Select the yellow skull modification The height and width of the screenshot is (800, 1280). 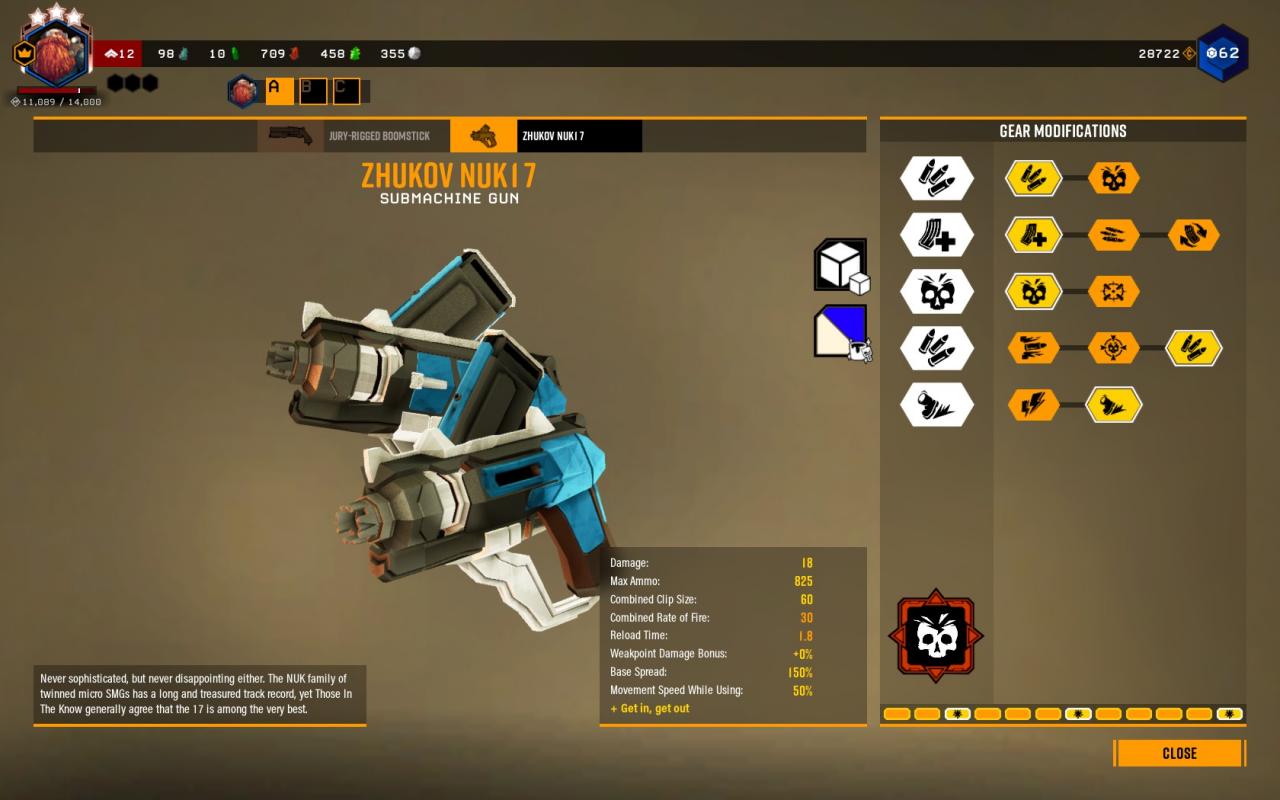point(1033,292)
